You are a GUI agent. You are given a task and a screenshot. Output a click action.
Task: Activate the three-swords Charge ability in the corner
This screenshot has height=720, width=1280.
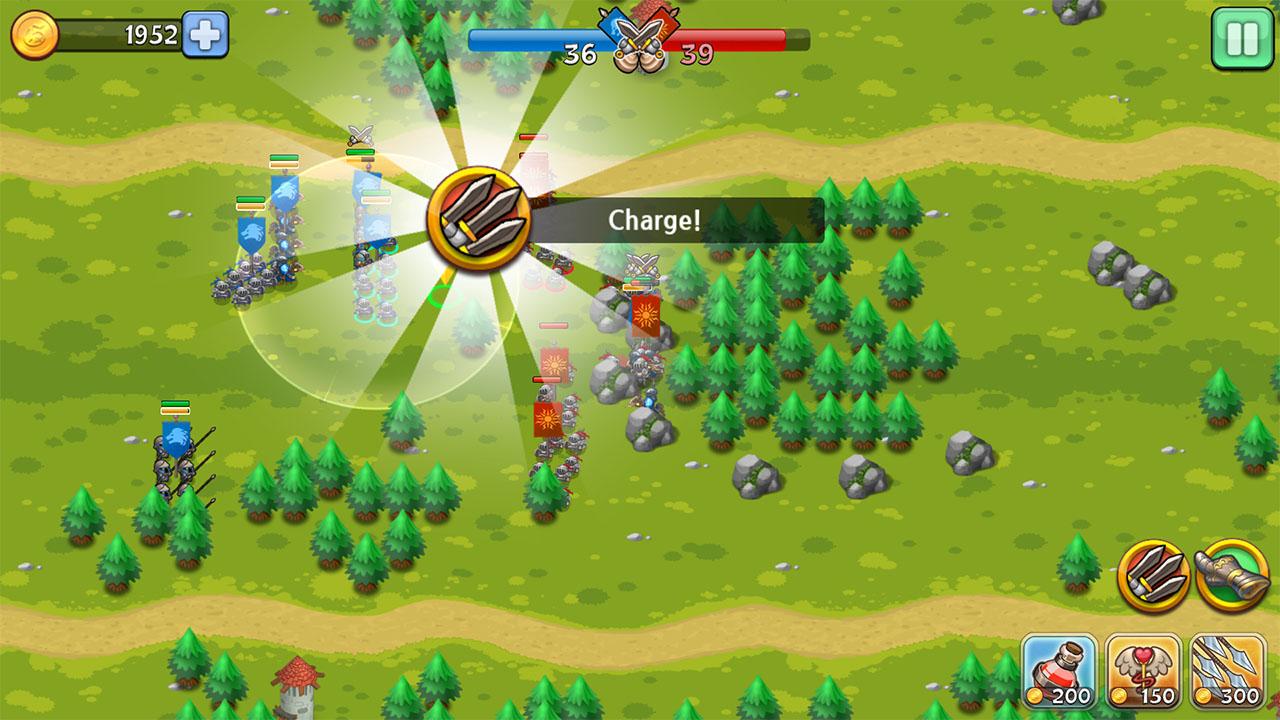1153,575
